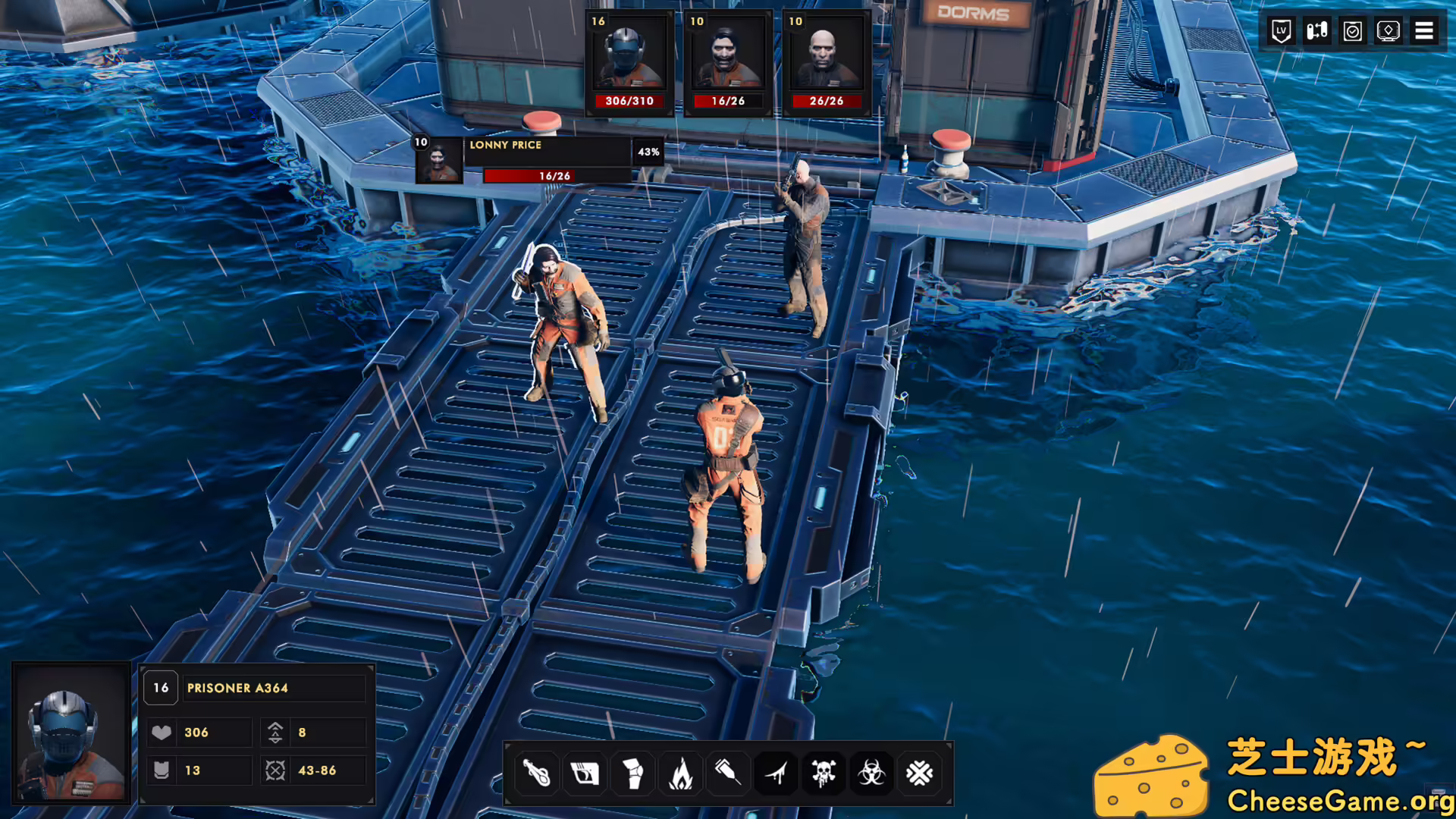Select the poison skull status icon

824,773
